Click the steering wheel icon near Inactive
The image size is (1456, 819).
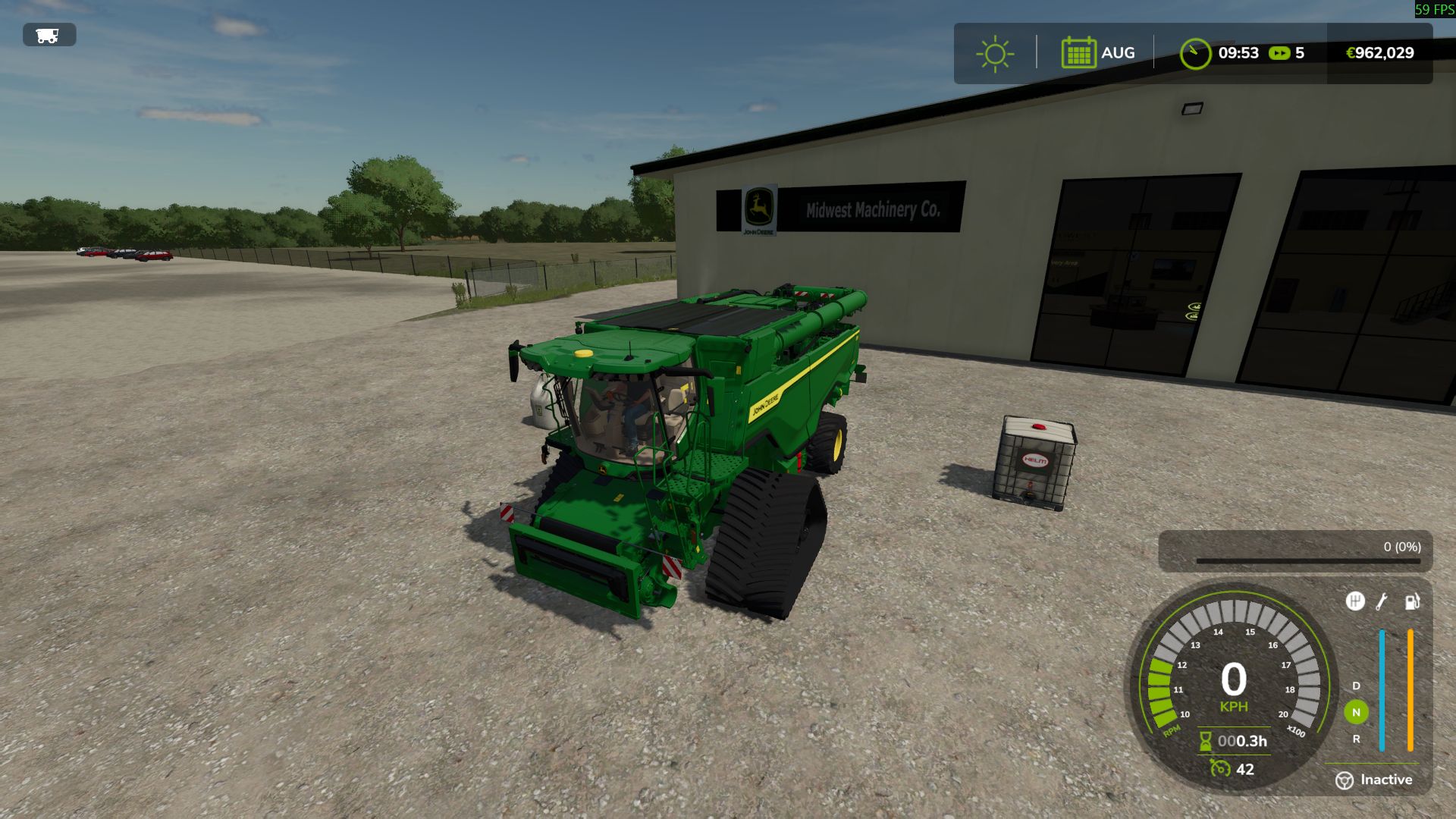1345,780
